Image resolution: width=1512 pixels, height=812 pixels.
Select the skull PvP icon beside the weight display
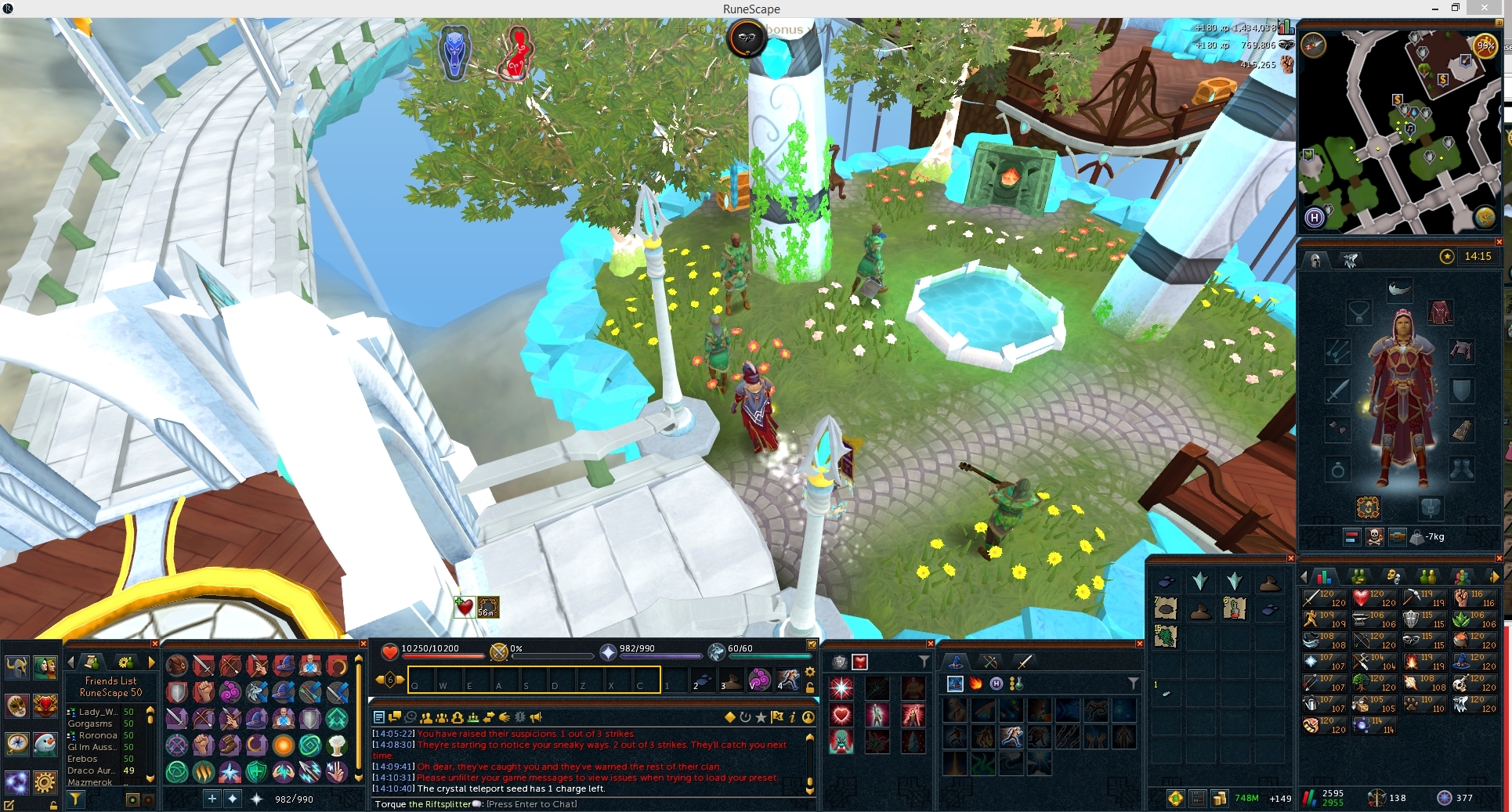[1374, 535]
